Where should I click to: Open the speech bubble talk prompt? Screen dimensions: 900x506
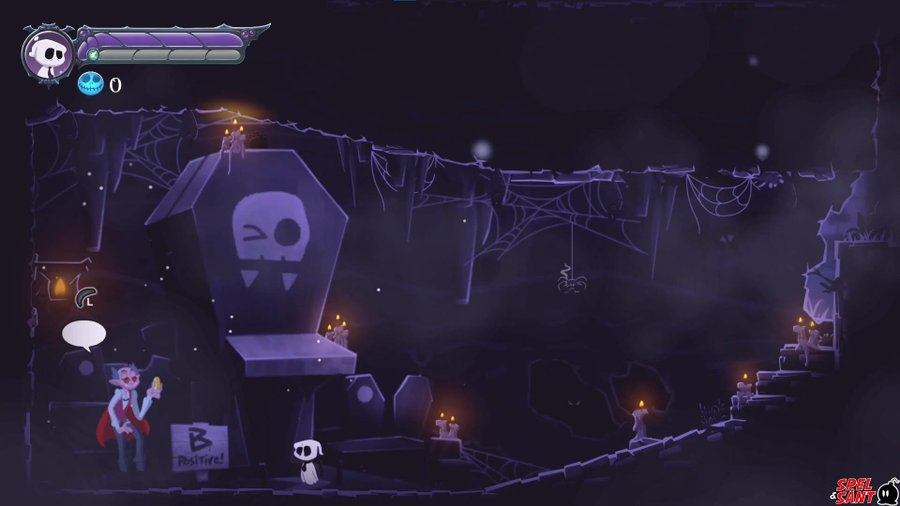point(84,334)
